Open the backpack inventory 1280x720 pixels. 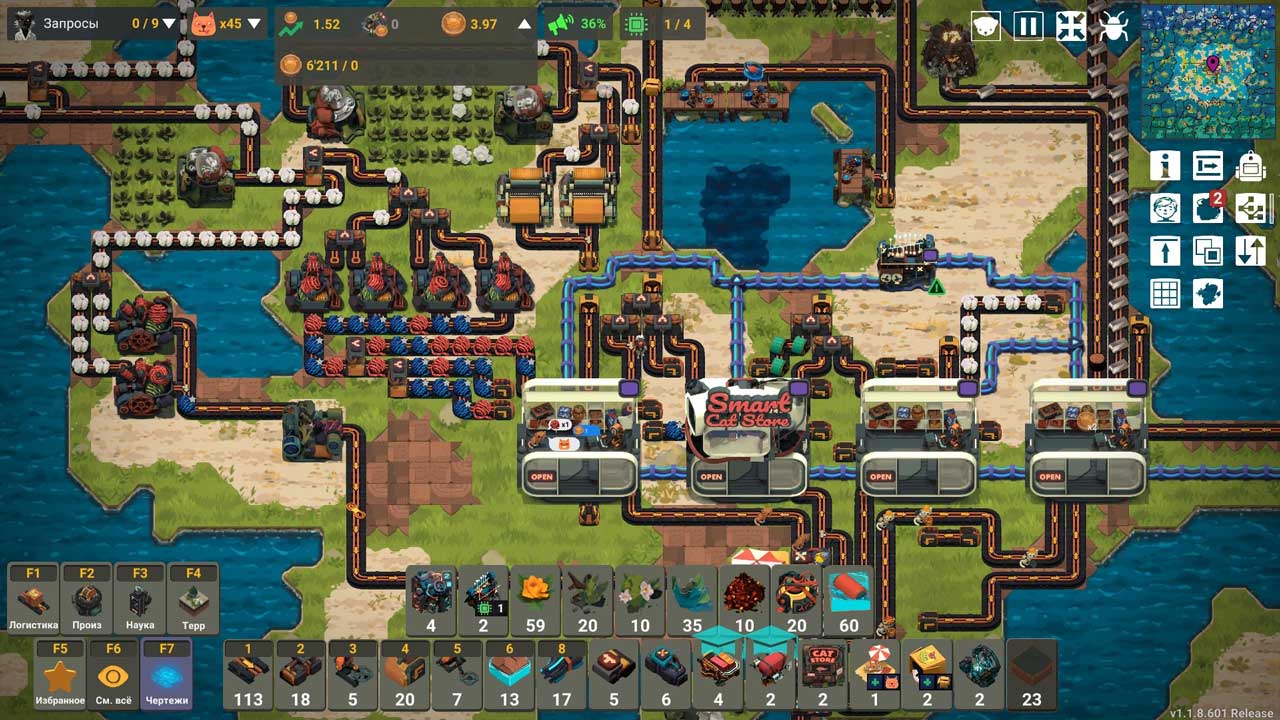(x=1250, y=165)
